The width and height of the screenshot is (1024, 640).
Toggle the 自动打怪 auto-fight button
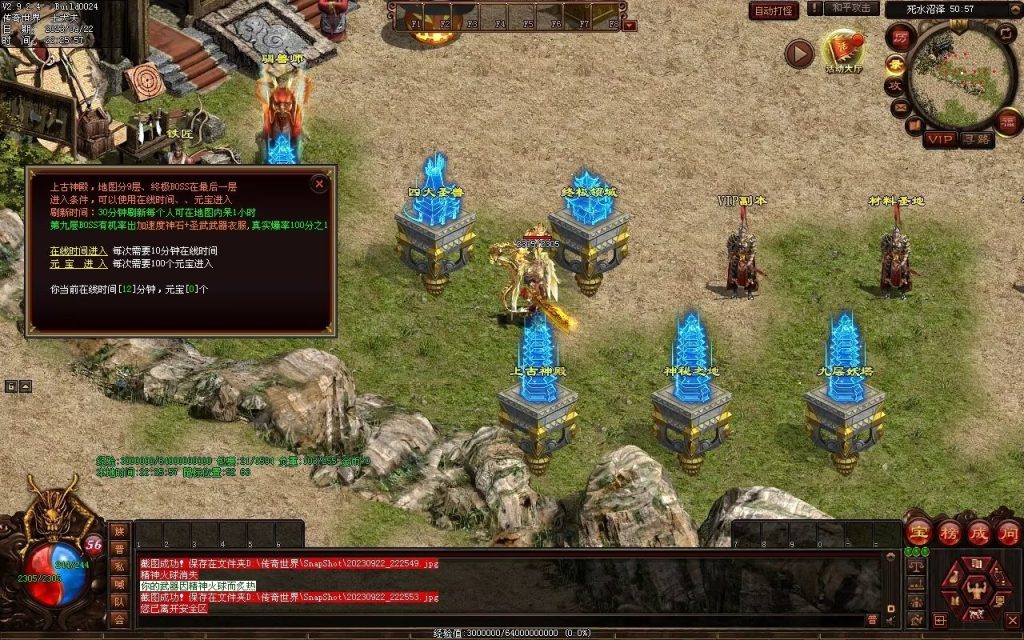pyautogui.click(x=774, y=11)
